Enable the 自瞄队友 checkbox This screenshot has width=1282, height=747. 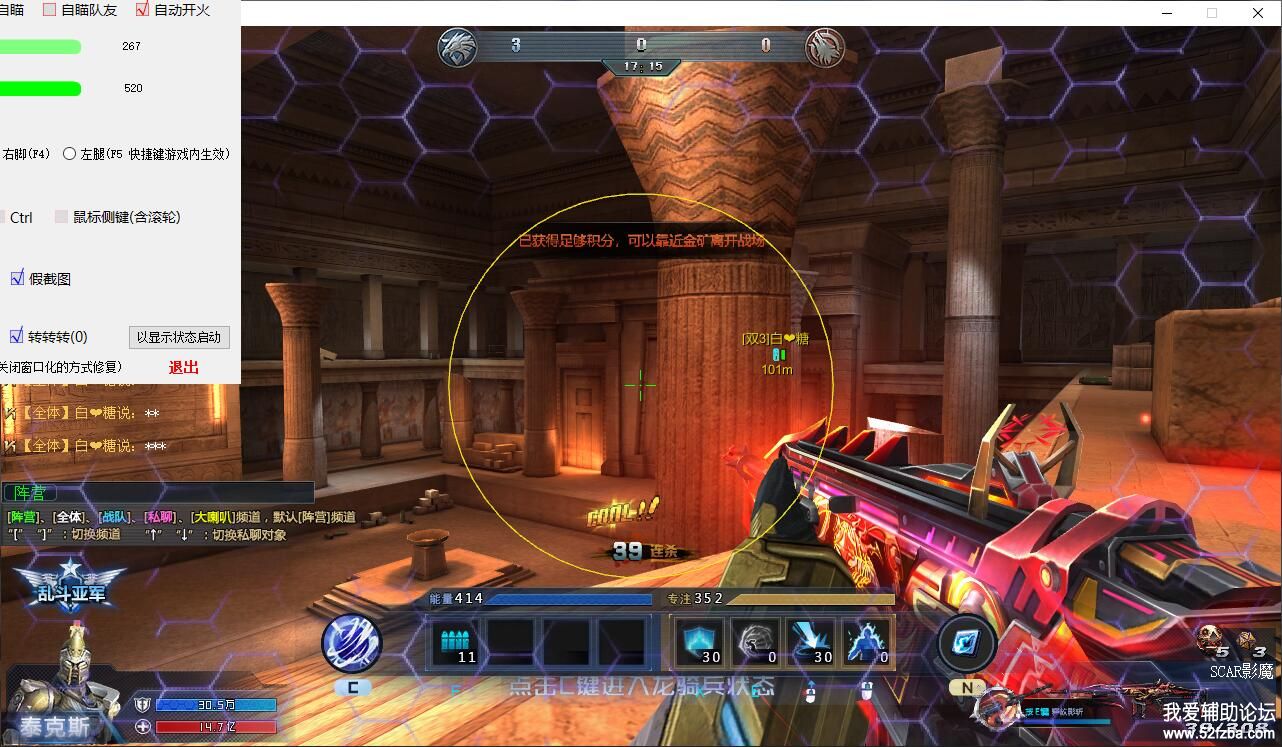pyautogui.click(x=49, y=10)
